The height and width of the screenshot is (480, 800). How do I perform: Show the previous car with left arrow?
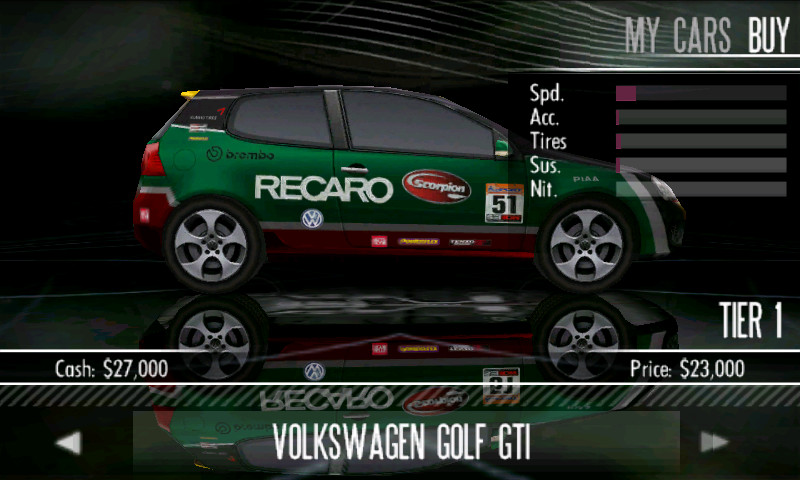[68, 442]
